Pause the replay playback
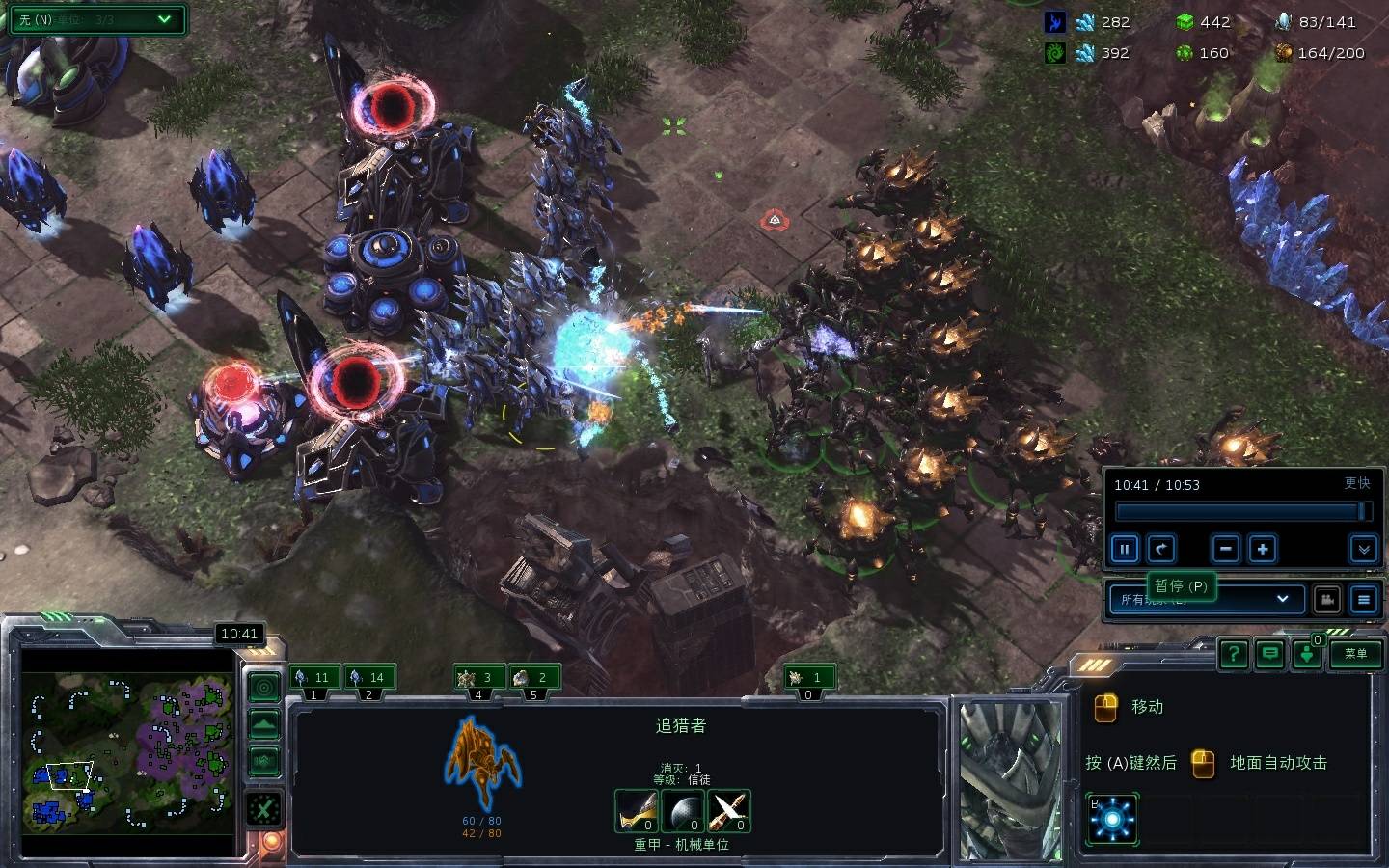This screenshot has width=1389, height=868. 1124,550
